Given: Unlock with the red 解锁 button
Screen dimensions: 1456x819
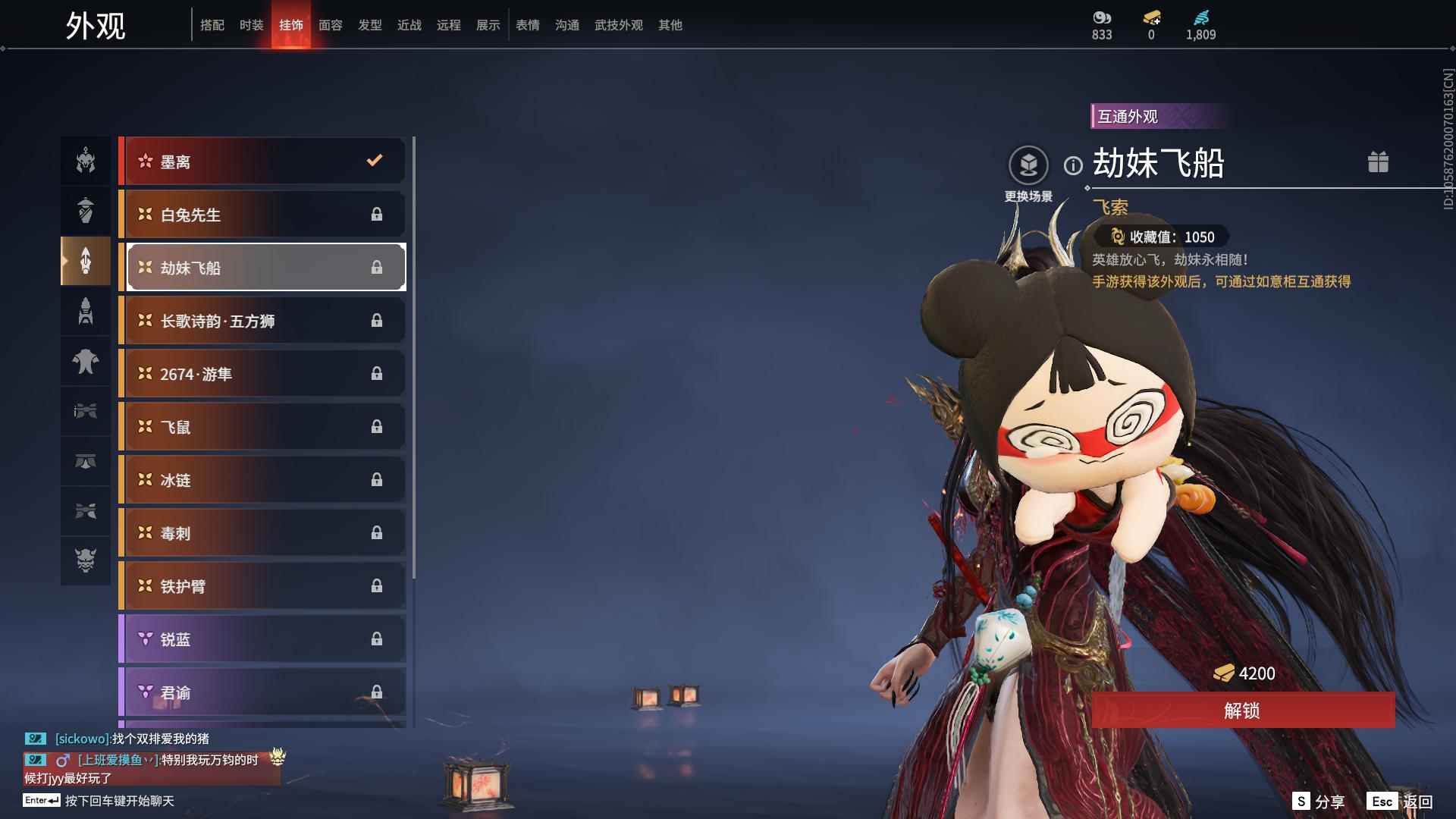Looking at the screenshot, I should click(x=1242, y=711).
